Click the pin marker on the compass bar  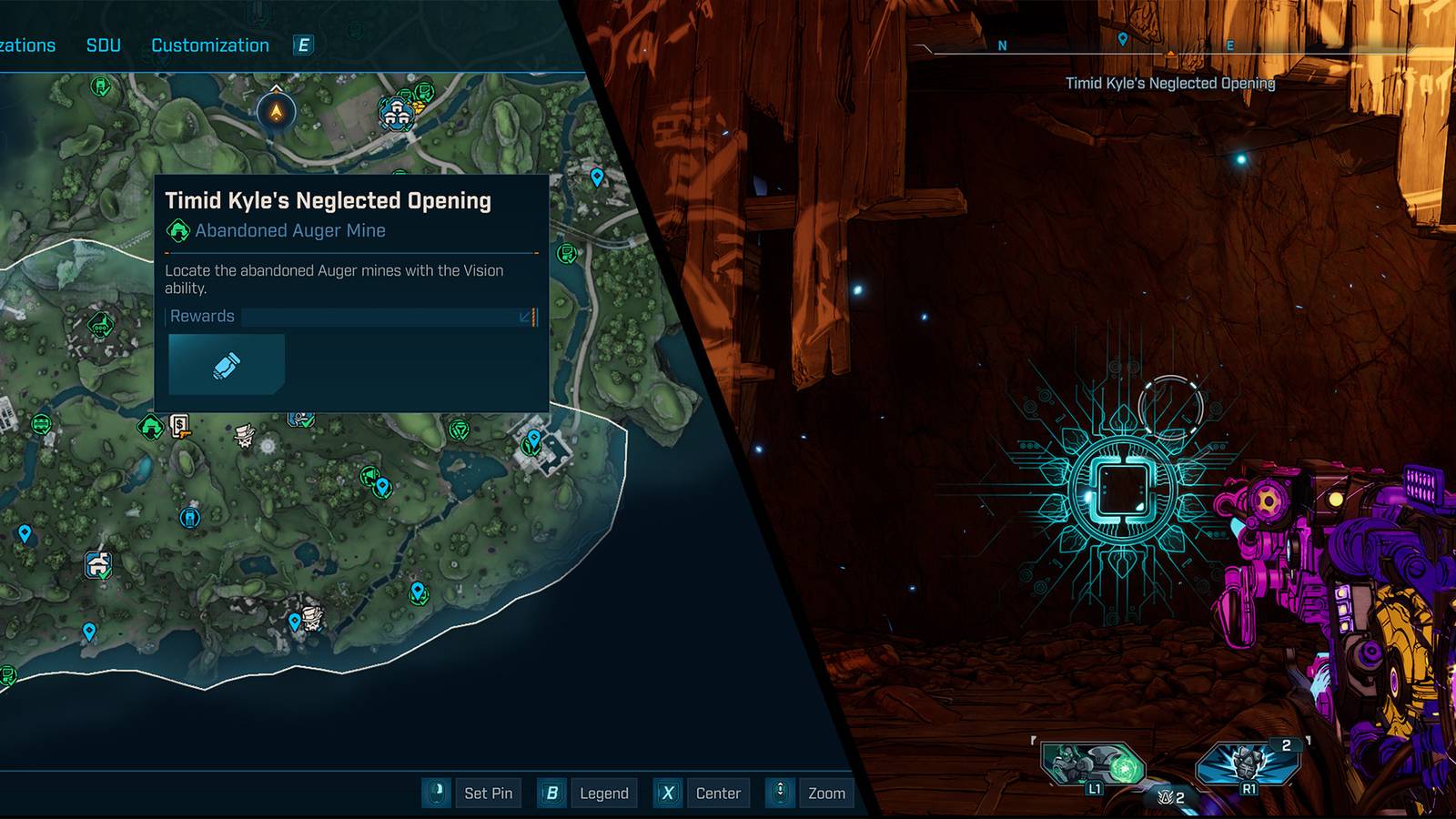click(1124, 41)
